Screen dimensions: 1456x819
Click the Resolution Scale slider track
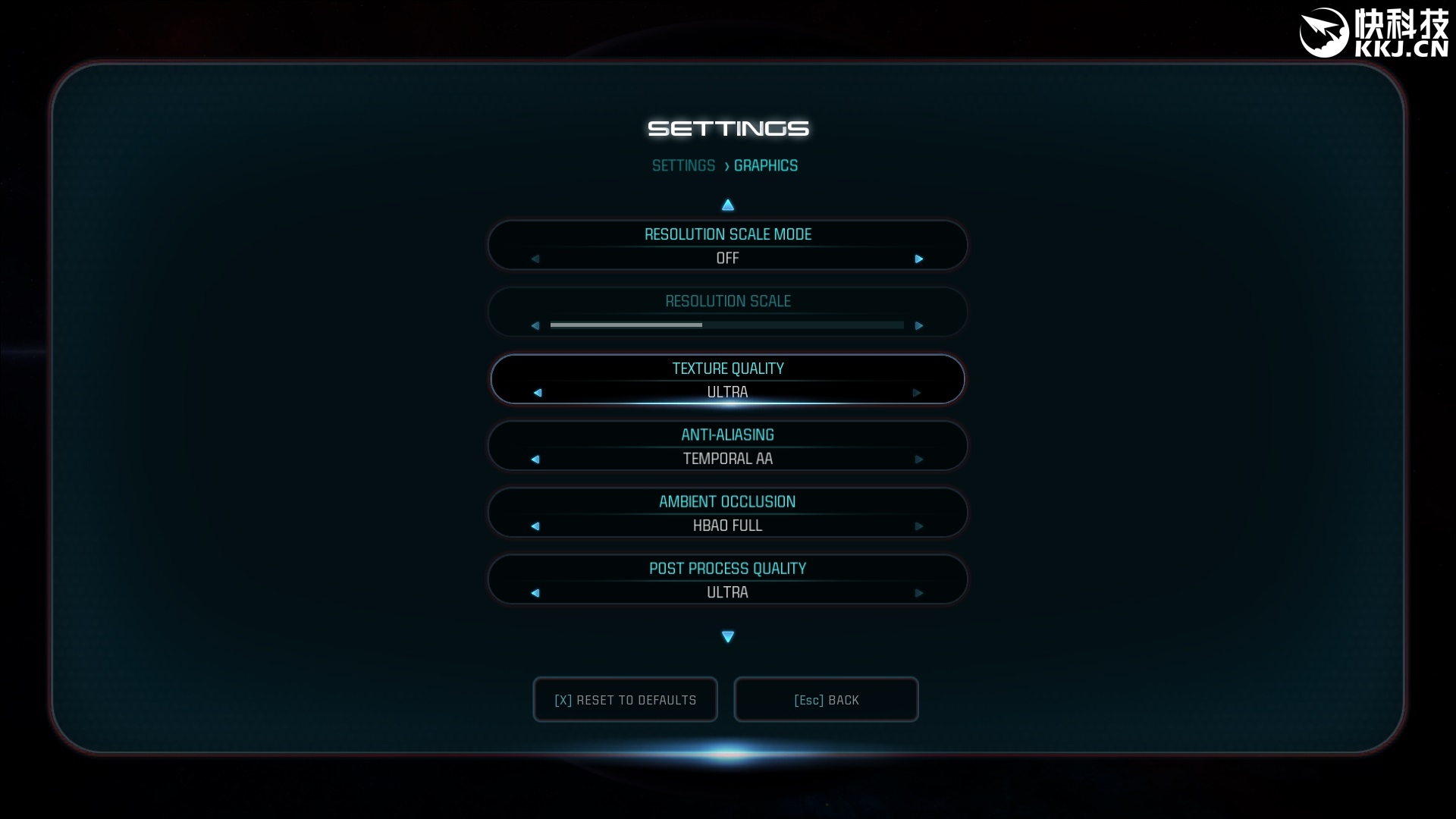[726, 325]
